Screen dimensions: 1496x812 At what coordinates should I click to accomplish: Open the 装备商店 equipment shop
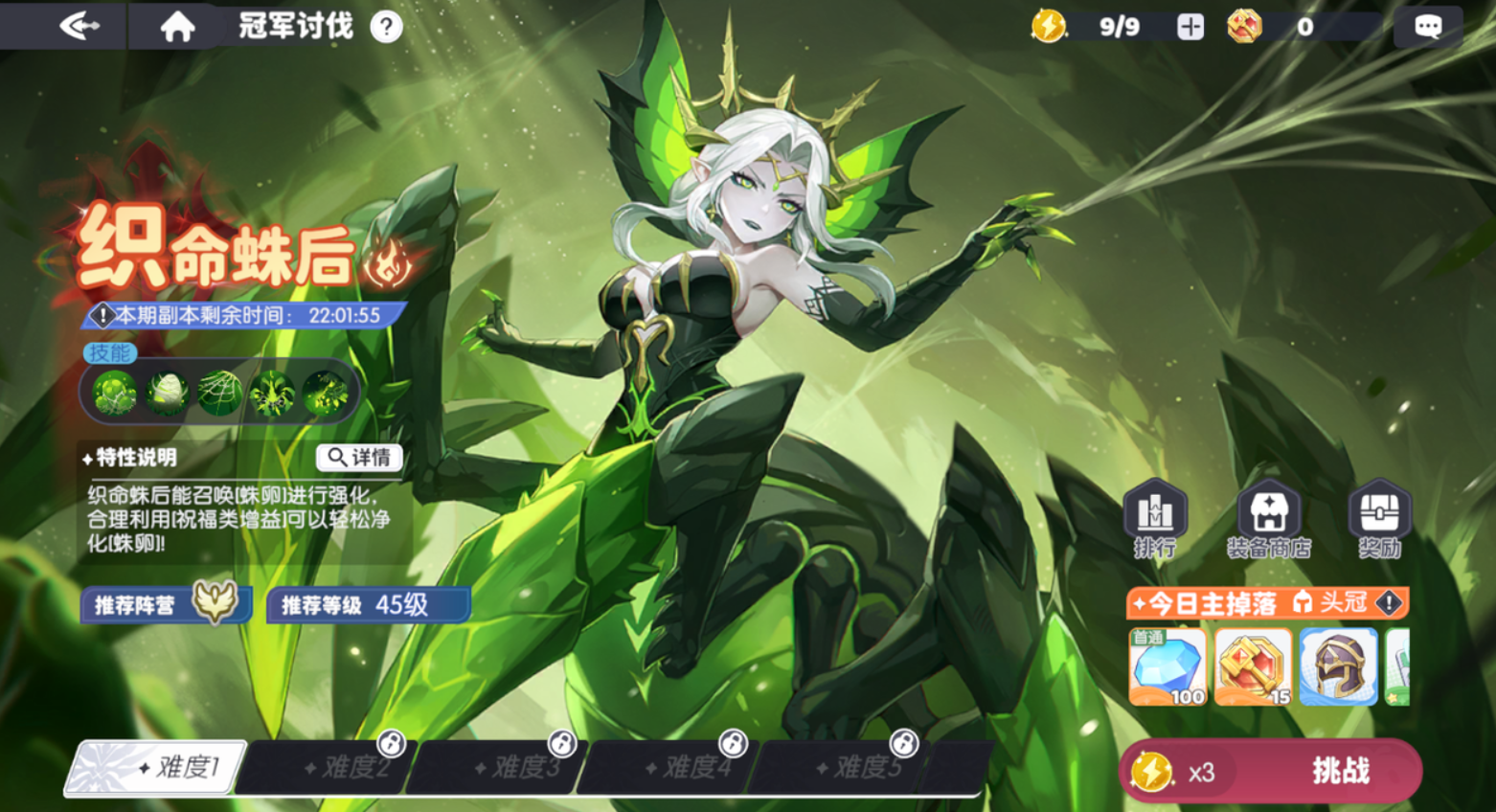1268,518
